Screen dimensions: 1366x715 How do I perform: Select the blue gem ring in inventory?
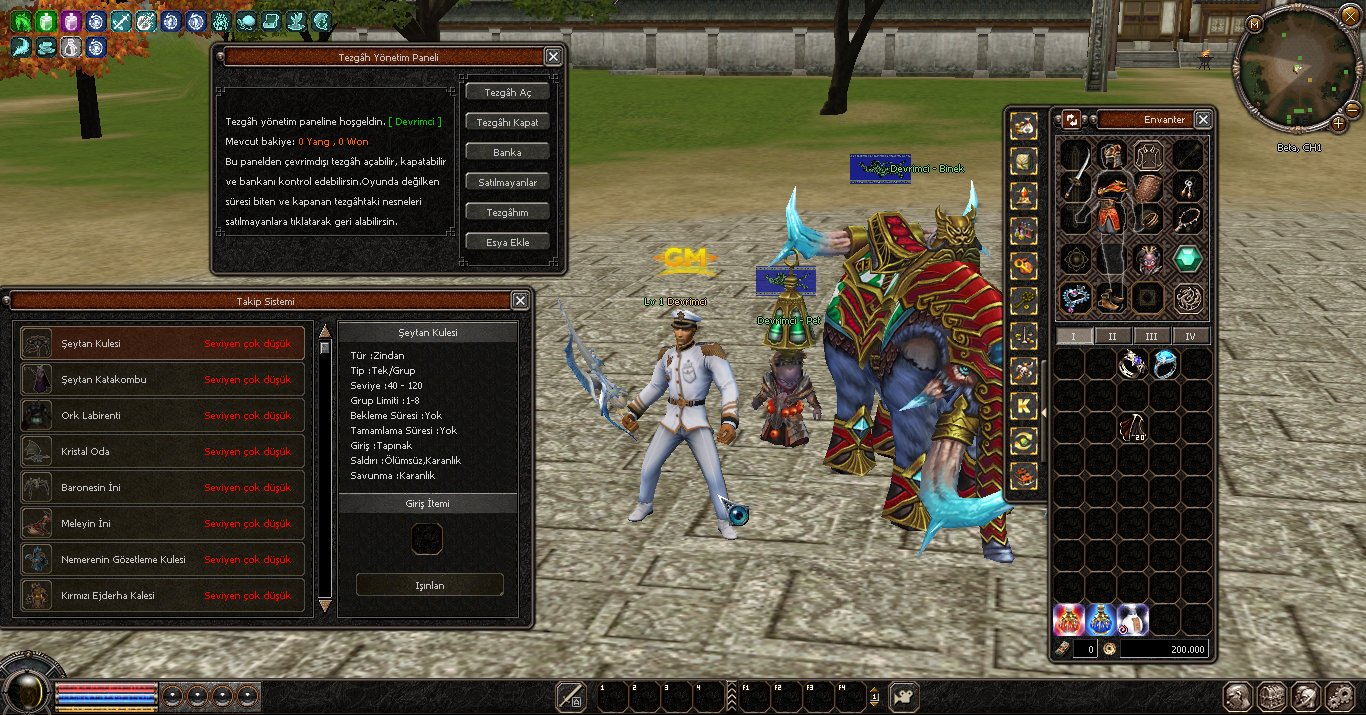tap(1165, 362)
